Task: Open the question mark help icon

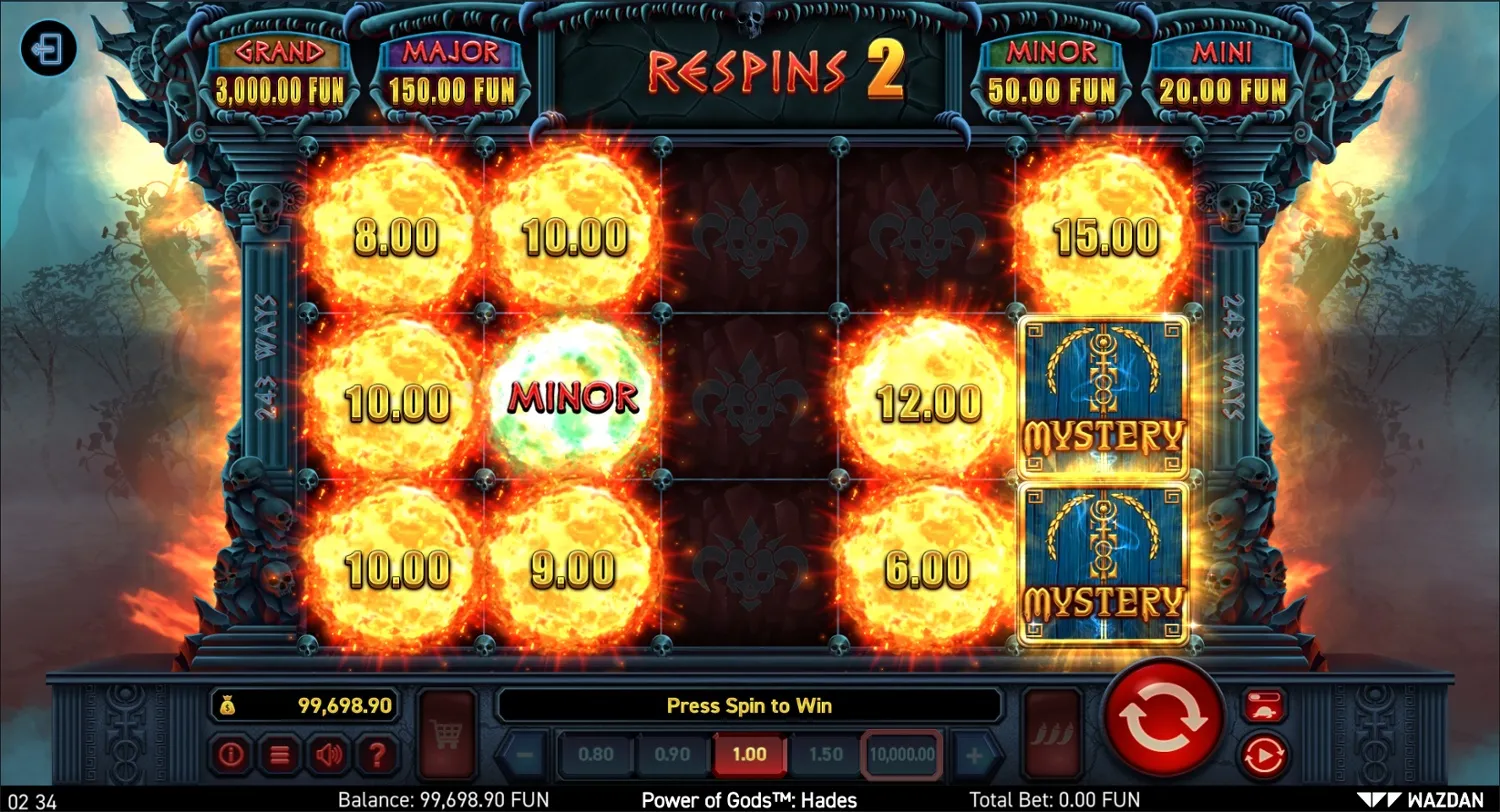Action: 379,754
